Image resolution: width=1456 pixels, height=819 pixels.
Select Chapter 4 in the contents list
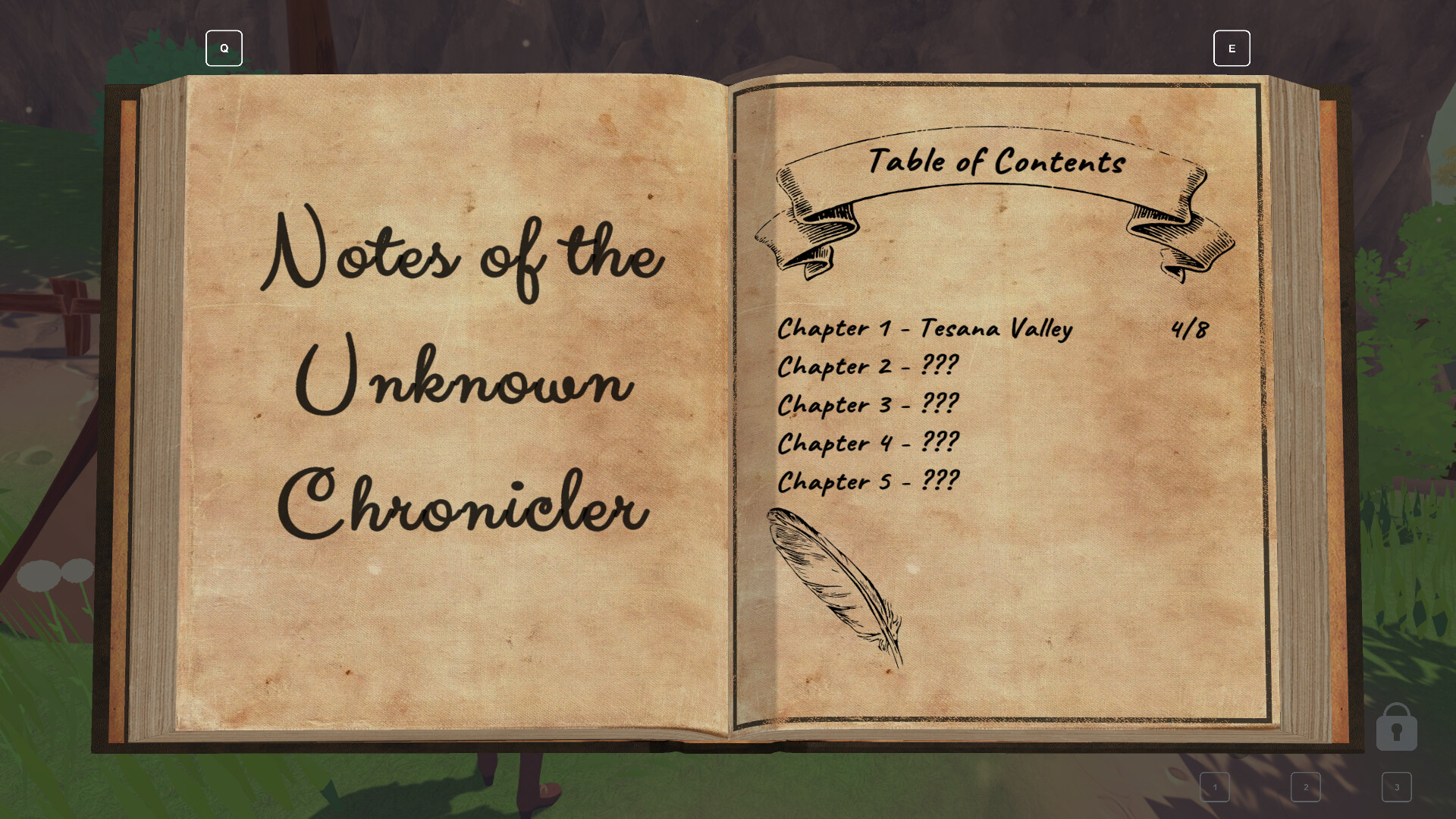(x=869, y=444)
